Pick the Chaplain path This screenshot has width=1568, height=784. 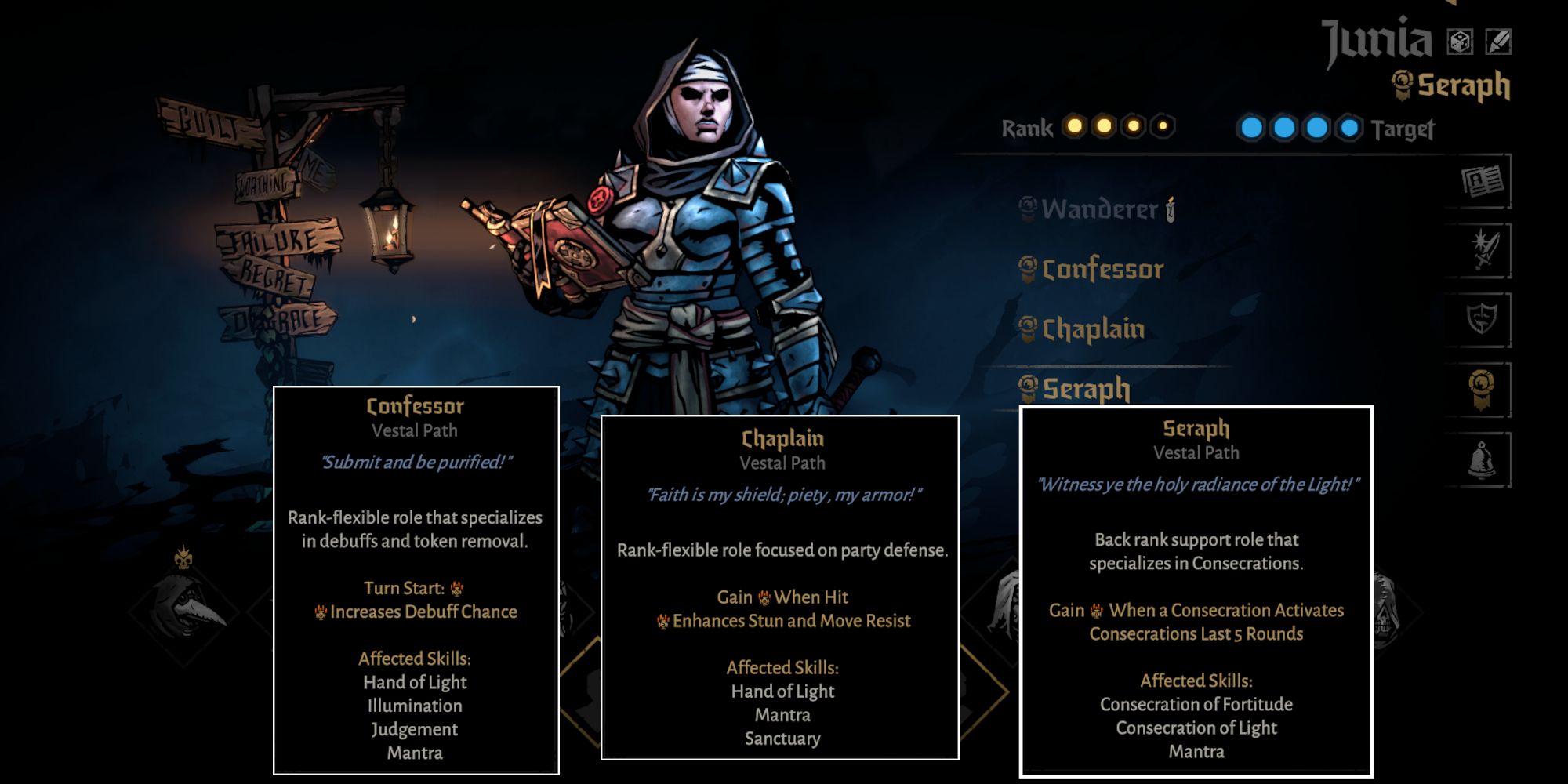(1092, 329)
